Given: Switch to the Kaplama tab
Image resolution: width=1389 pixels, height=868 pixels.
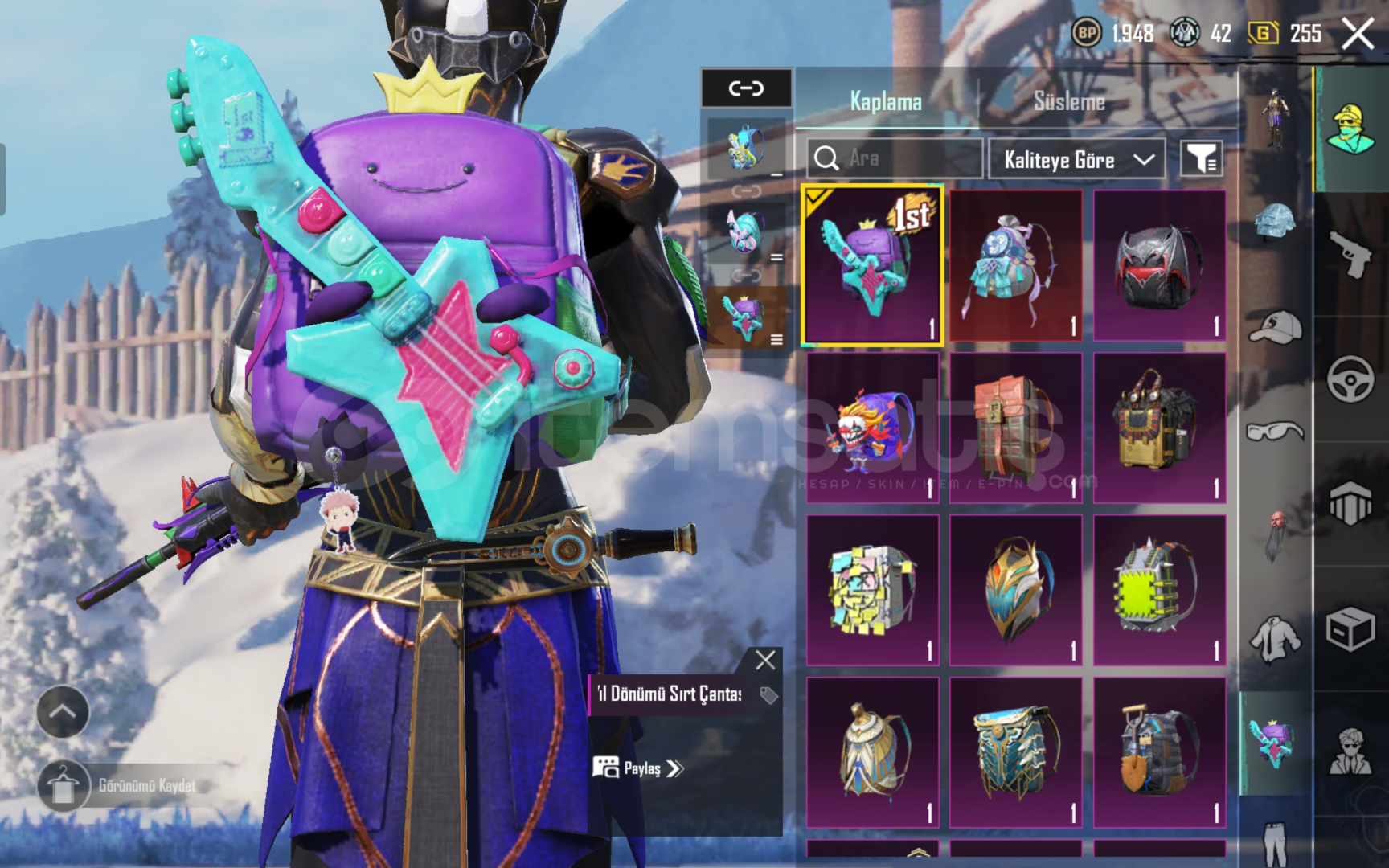Looking at the screenshot, I should click(886, 102).
